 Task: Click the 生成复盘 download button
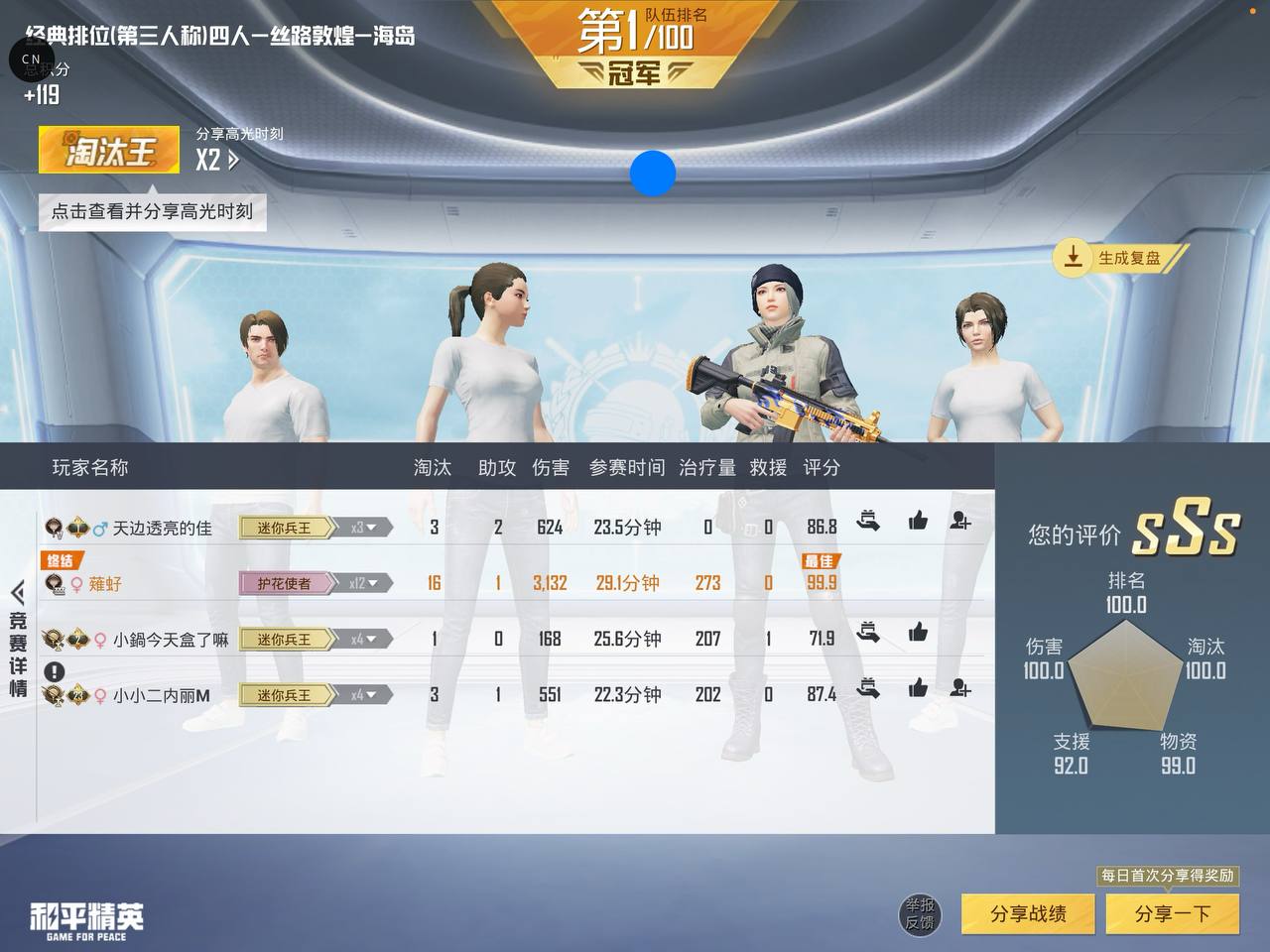pos(1118,258)
